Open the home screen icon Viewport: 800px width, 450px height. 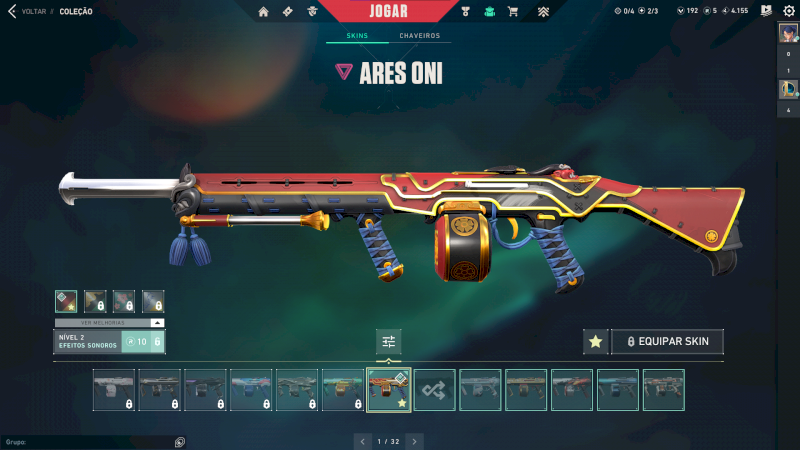[264, 12]
